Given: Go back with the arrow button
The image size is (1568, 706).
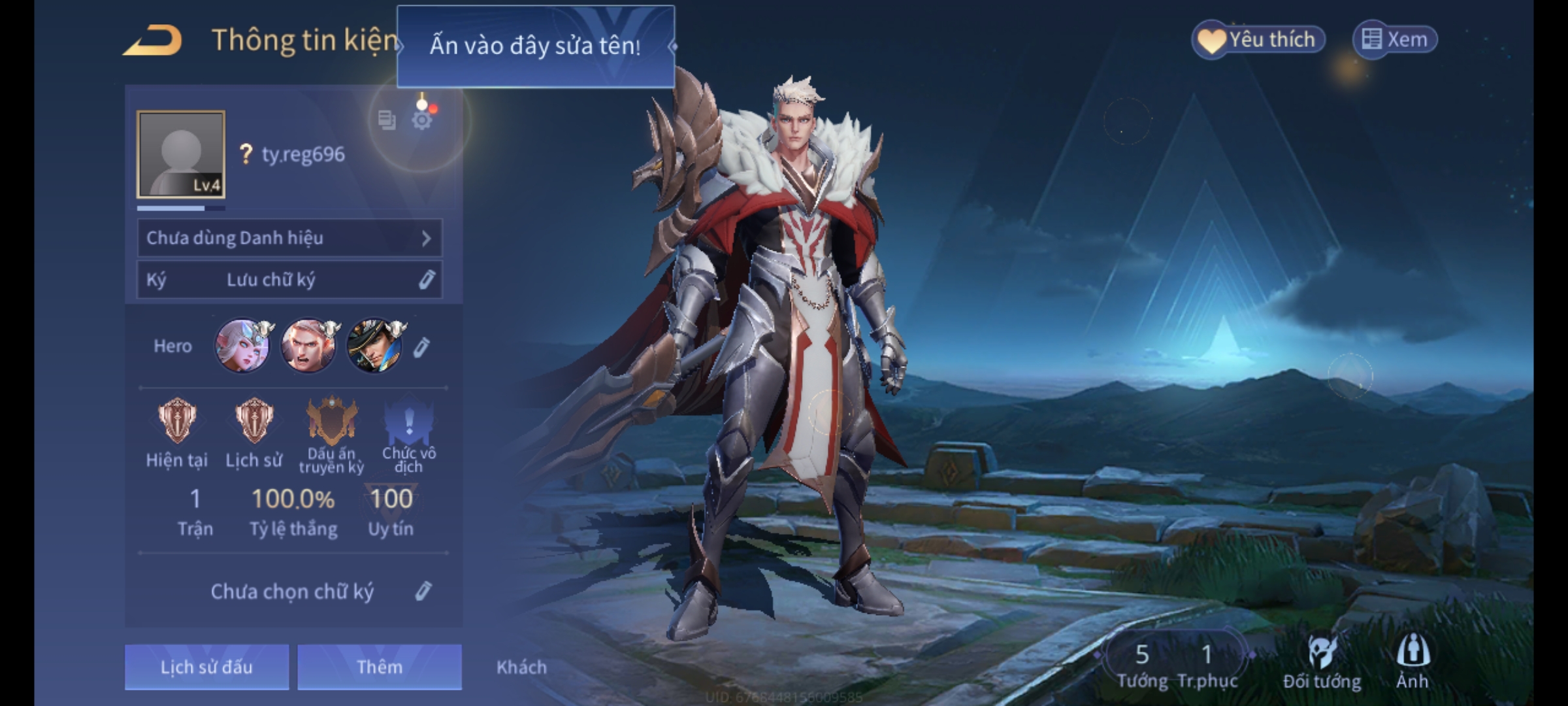Looking at the screenshot, I should coord(153,41).
